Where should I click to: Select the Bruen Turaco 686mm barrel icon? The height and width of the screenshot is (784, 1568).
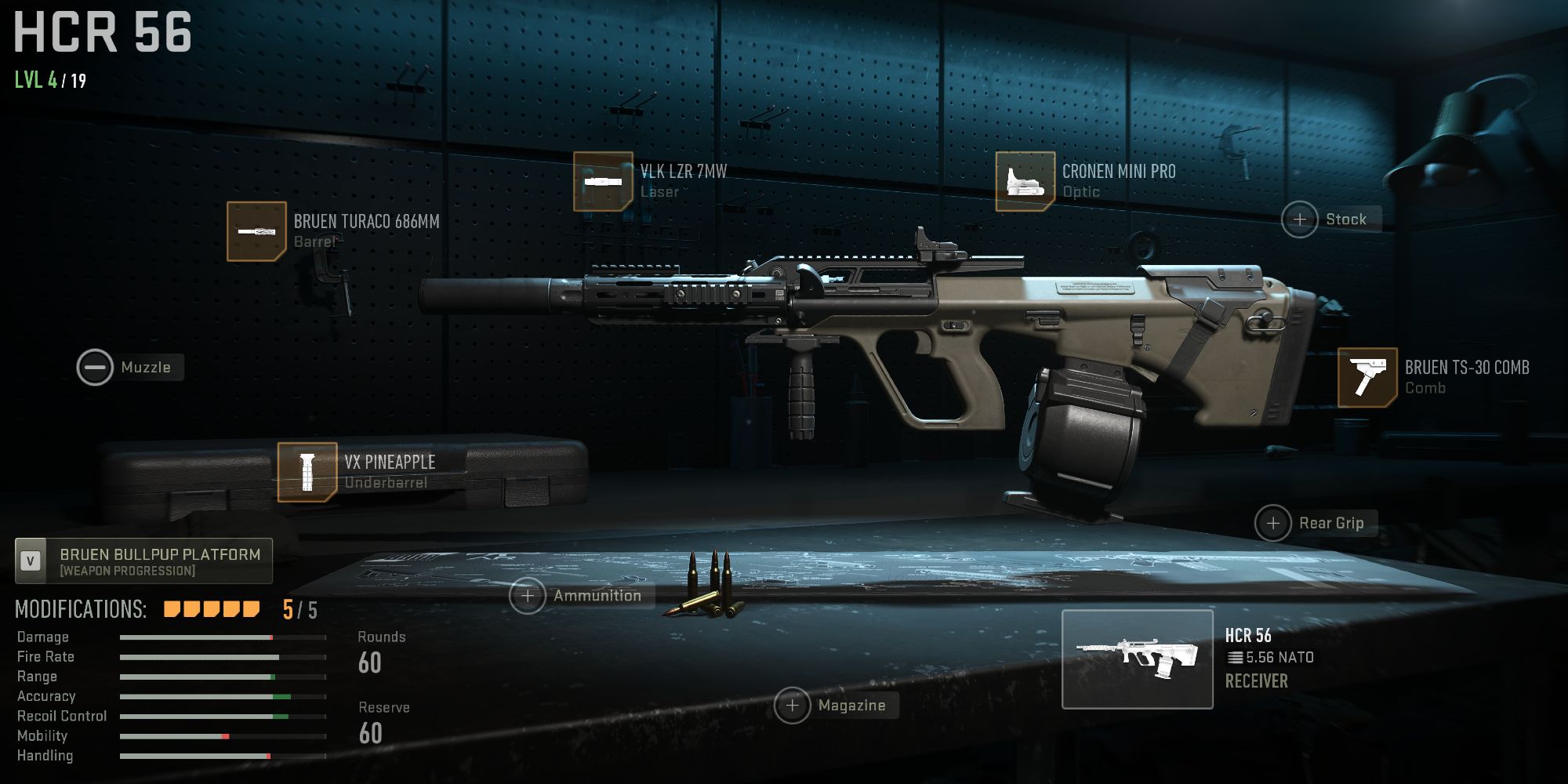pos(257,231)
